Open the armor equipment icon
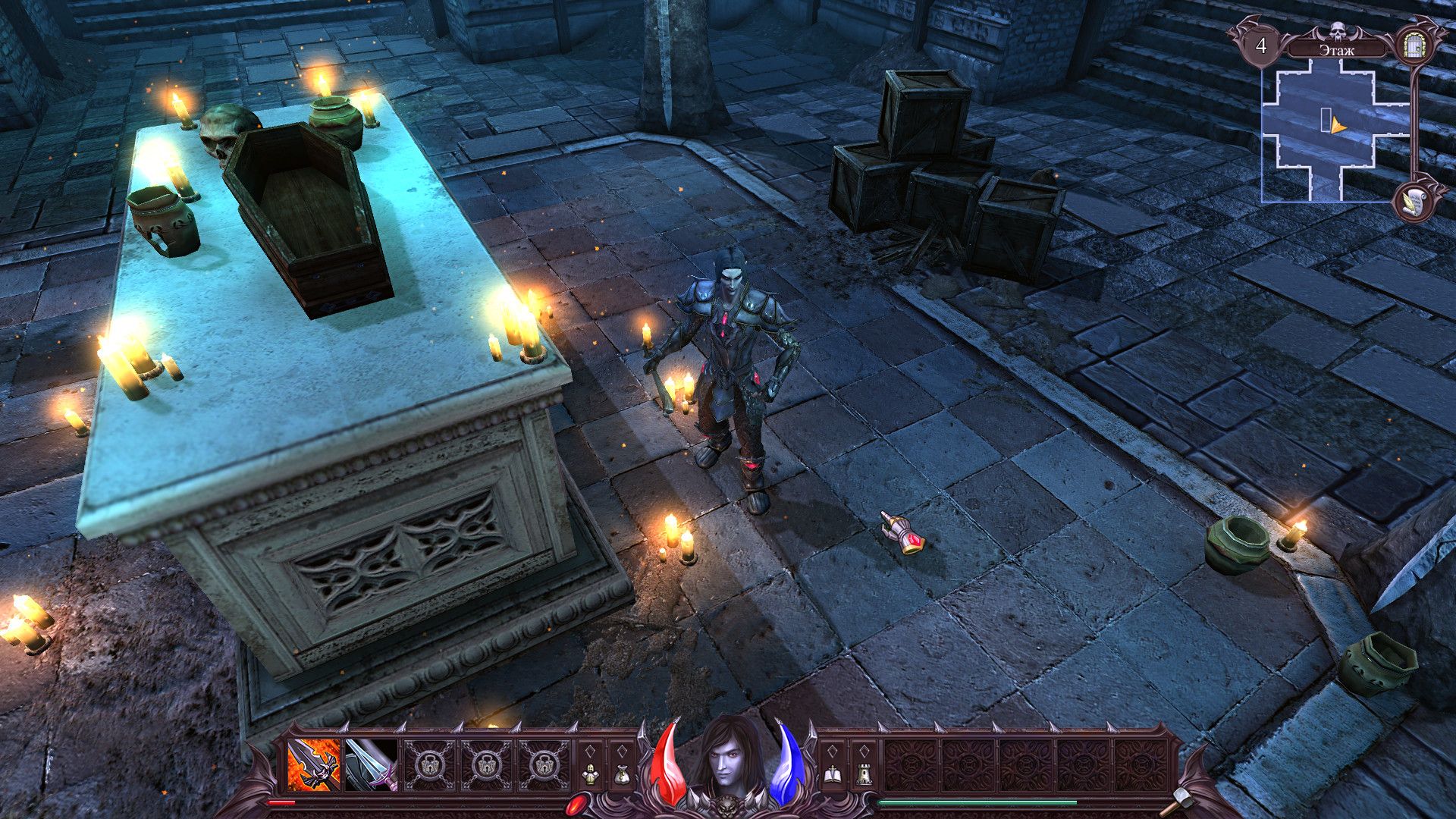 tap(591, 774)
